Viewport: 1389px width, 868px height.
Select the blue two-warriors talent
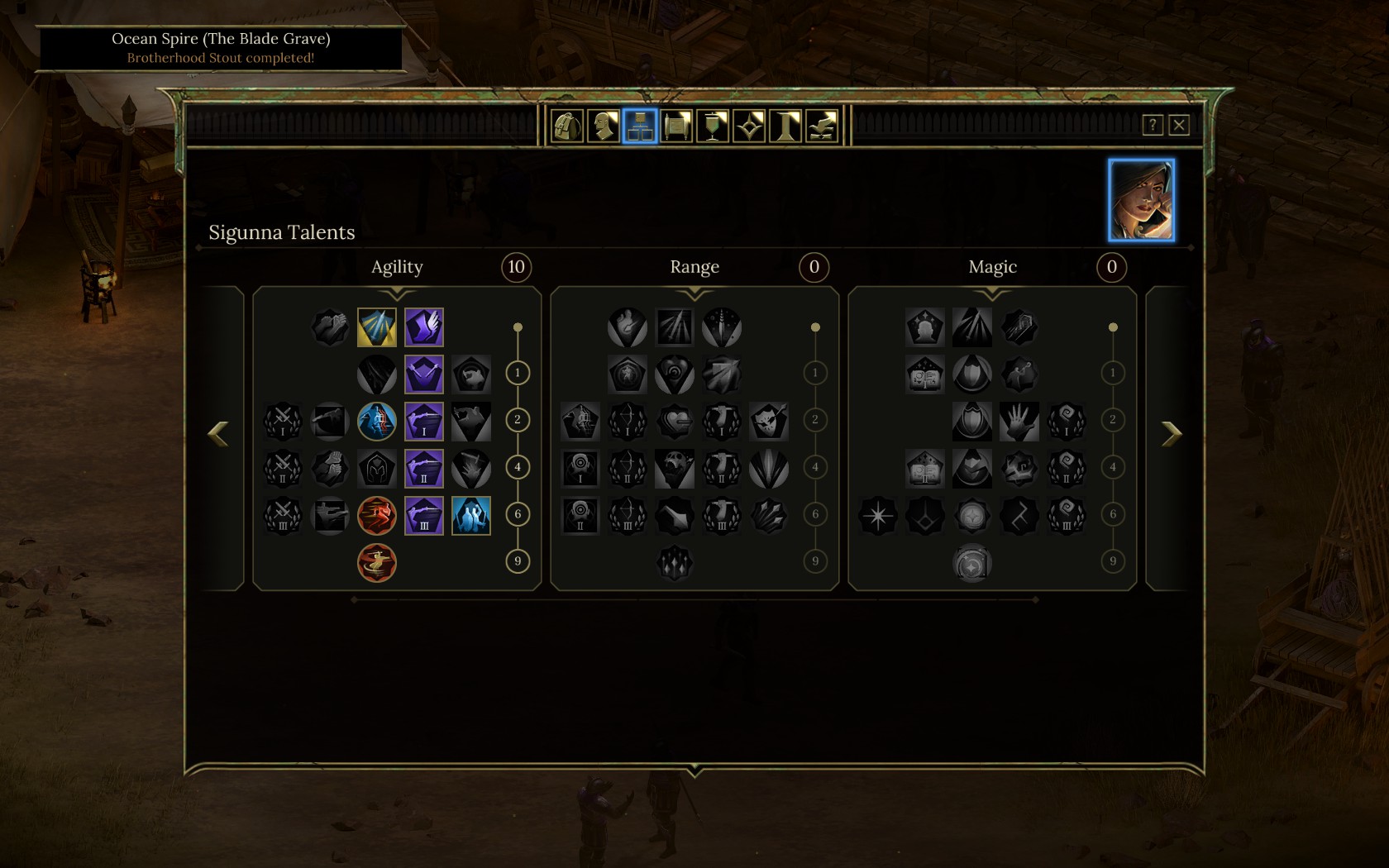471,516
